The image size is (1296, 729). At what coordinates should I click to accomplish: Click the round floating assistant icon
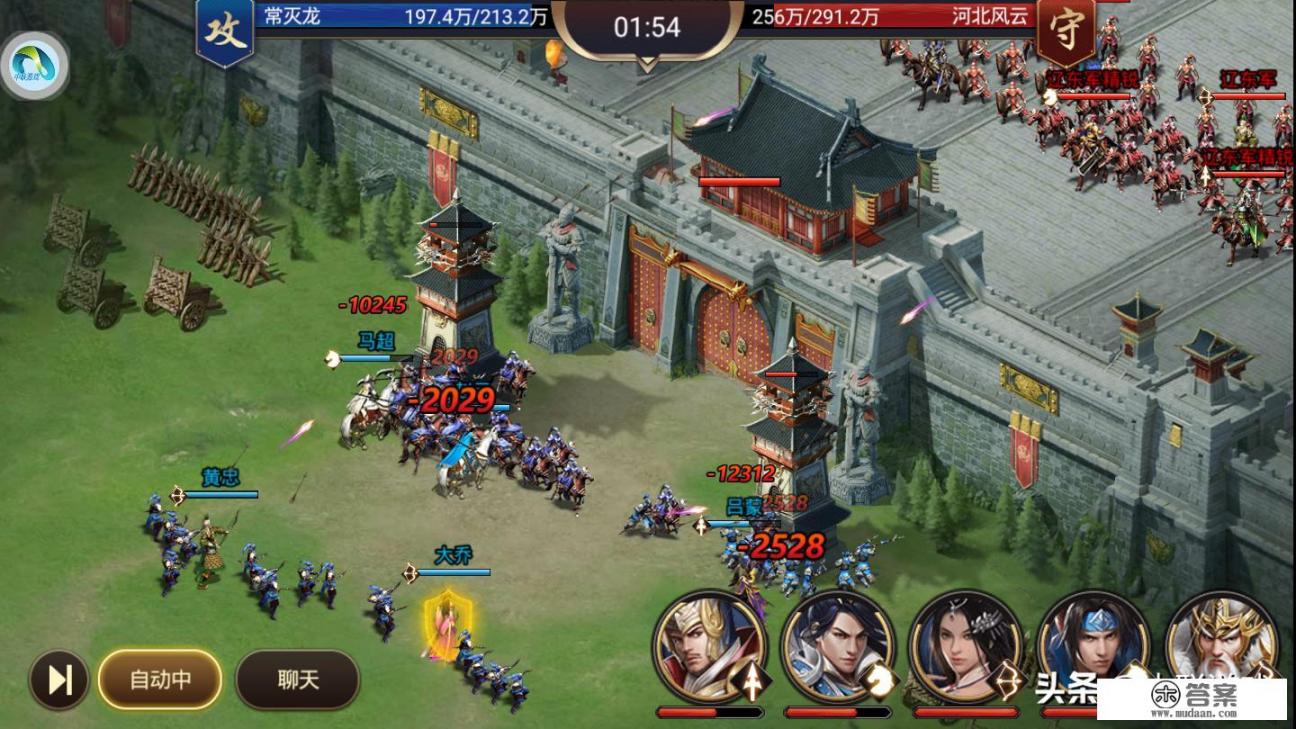click(x=35, y=66)
